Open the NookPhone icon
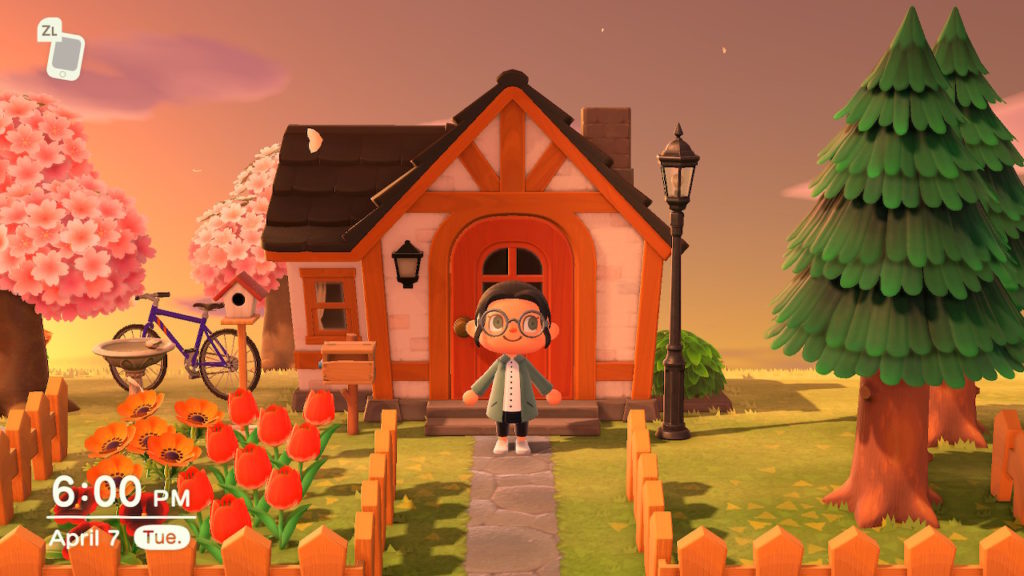1024x576 pixels. click(x=66, y=56)
